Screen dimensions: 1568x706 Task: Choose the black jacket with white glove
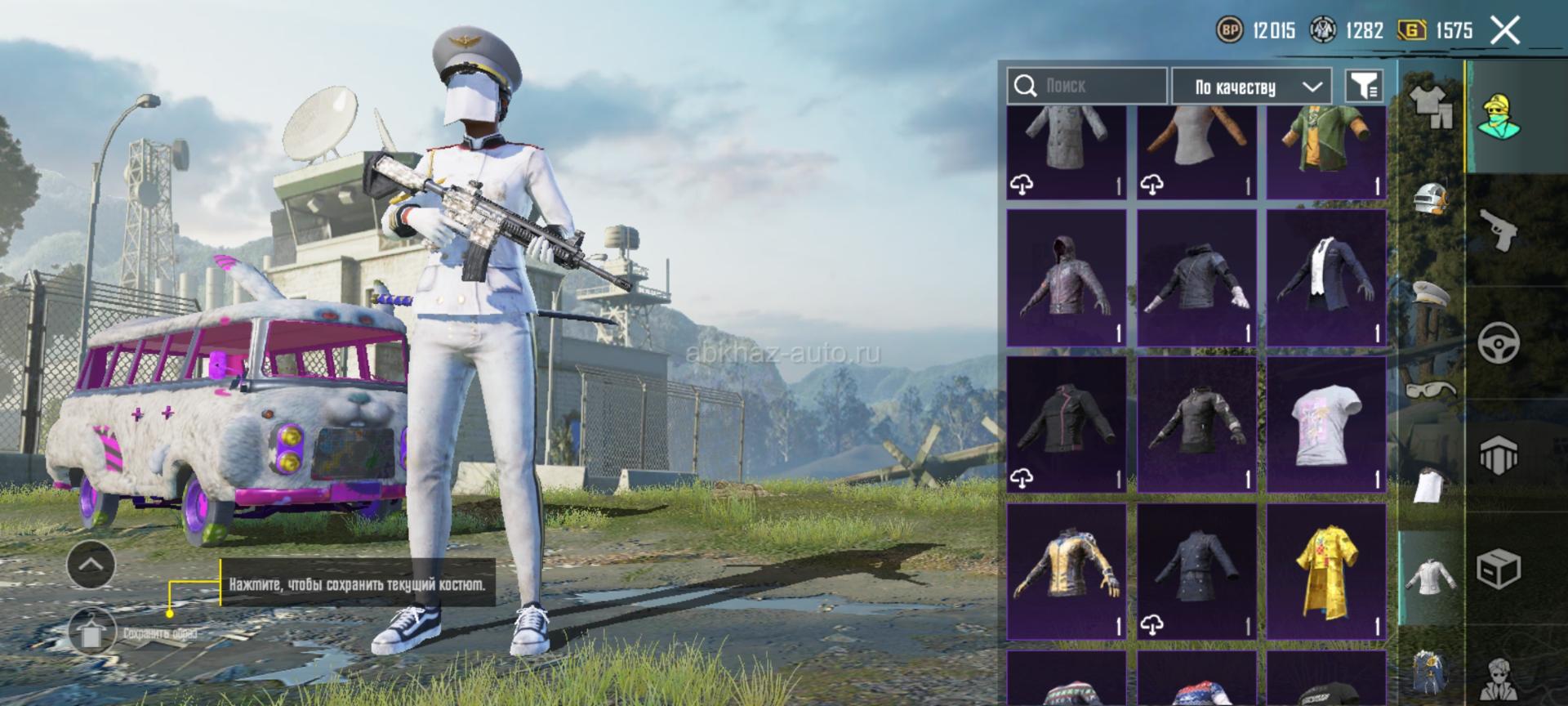pos(1196,277)
